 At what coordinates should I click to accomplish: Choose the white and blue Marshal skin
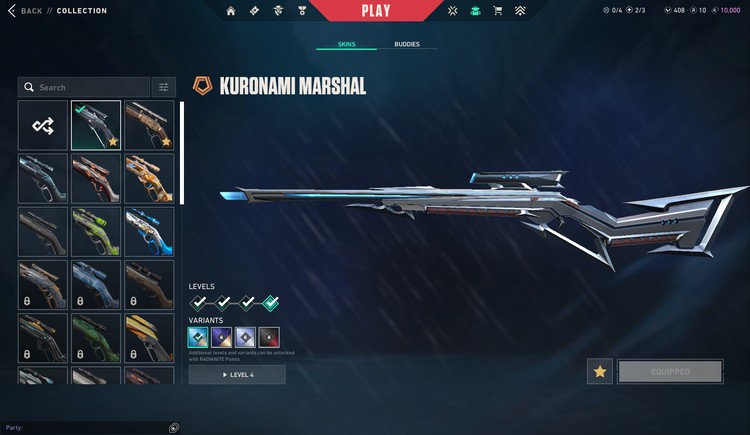(149, 231)
